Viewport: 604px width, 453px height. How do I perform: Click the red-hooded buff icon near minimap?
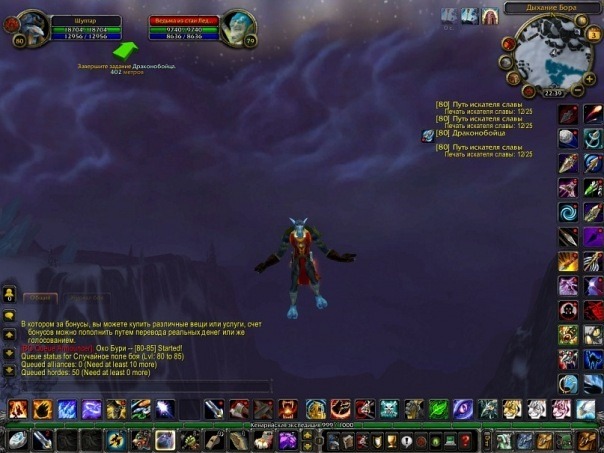(x=490, y=15)
